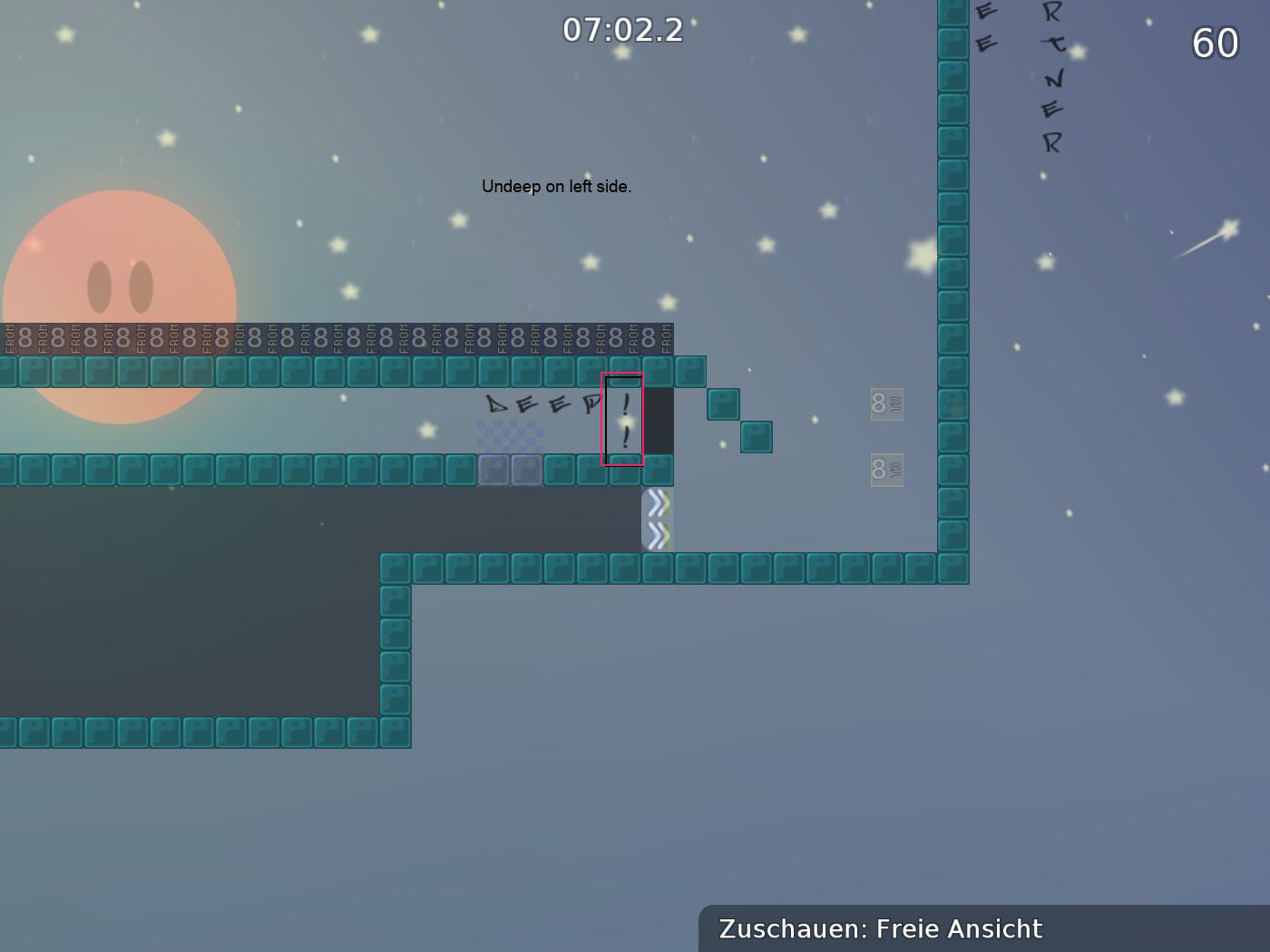1270x952 pixels.
Task: Select the 'Zuschauen: Freie Ansicht' spectator bar
Action: [x=880, y=929]
